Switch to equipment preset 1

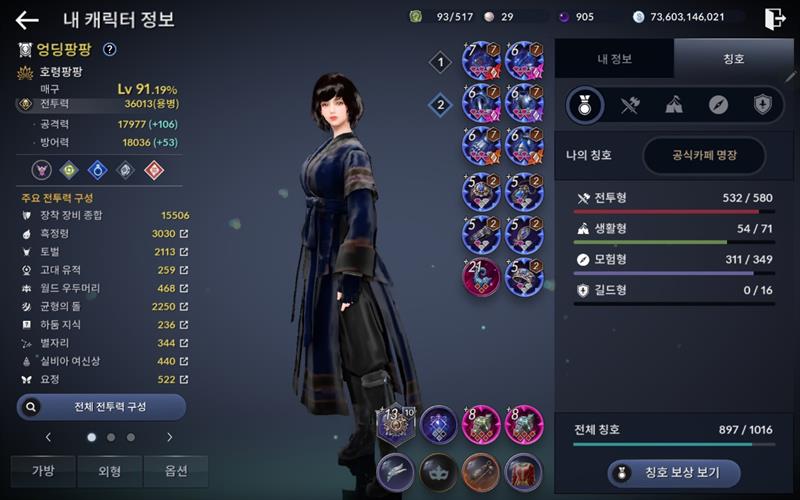click(x=440, y=63)
